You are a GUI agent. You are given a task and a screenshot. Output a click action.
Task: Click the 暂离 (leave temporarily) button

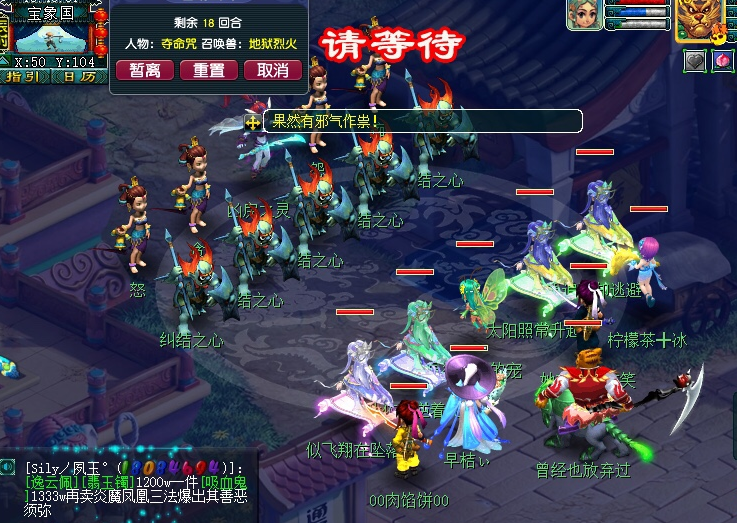(145, 70)
